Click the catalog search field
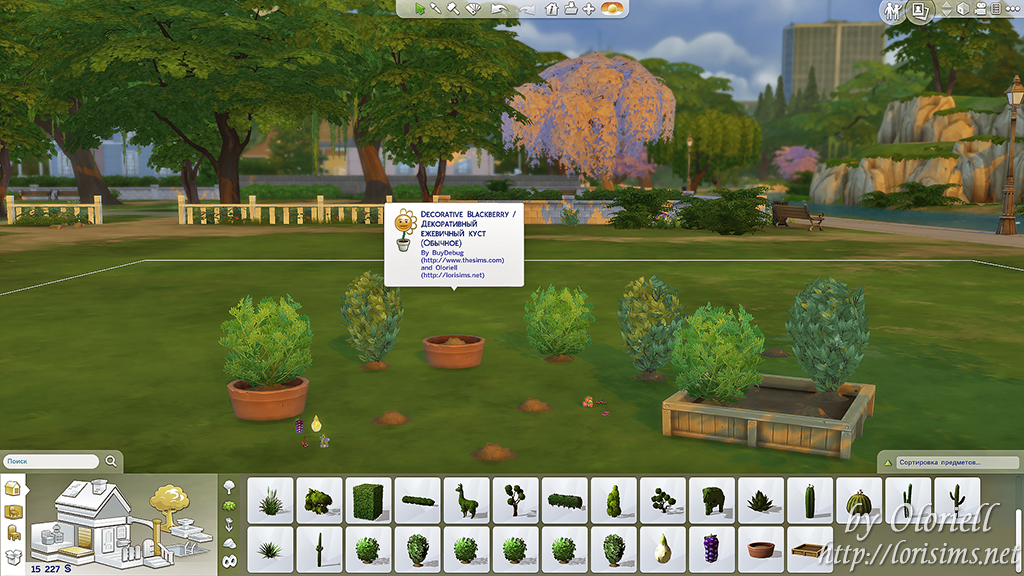The image size is (1024, 576). 52,462
